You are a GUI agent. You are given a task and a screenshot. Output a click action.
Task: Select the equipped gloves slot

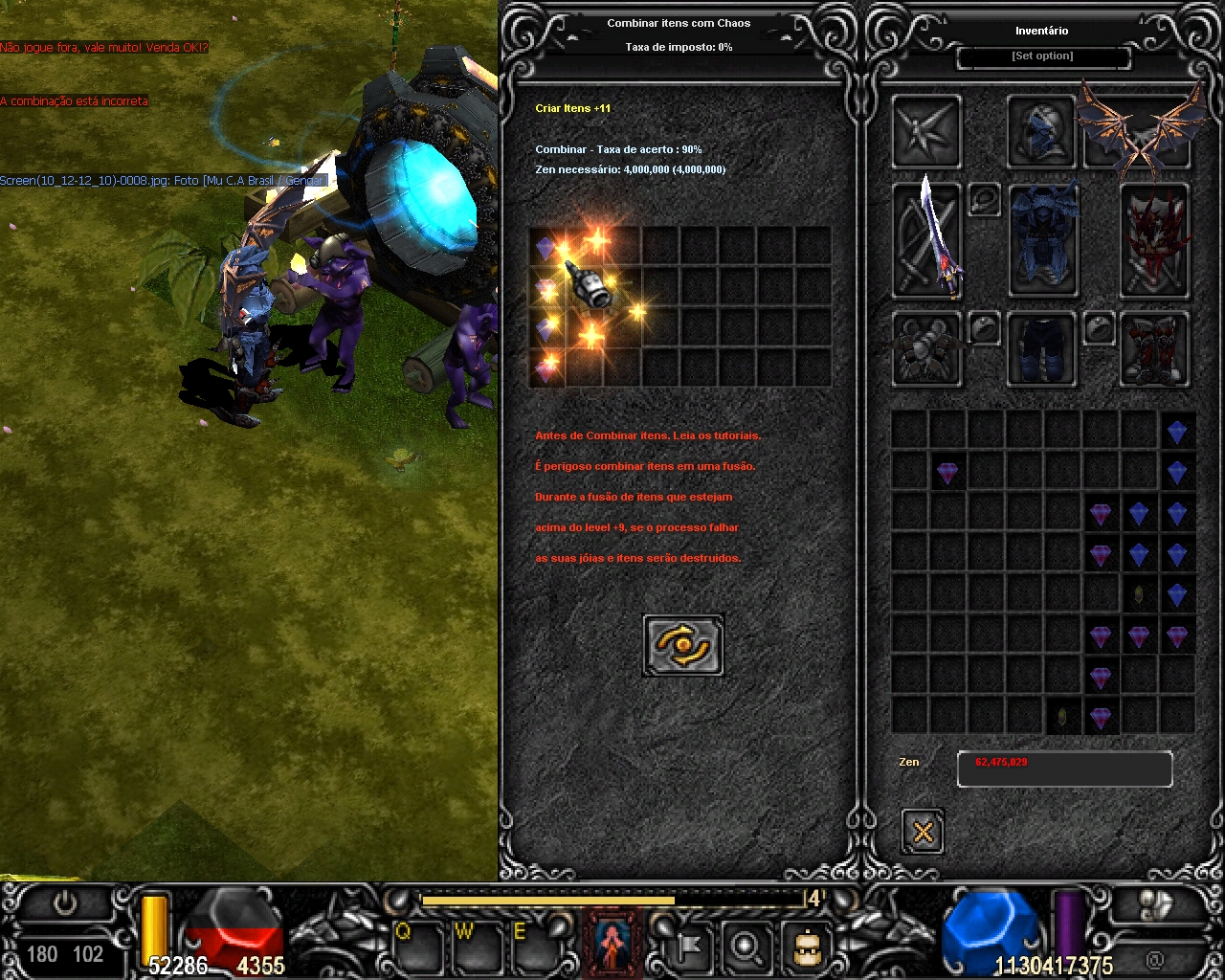coord(926,349)
